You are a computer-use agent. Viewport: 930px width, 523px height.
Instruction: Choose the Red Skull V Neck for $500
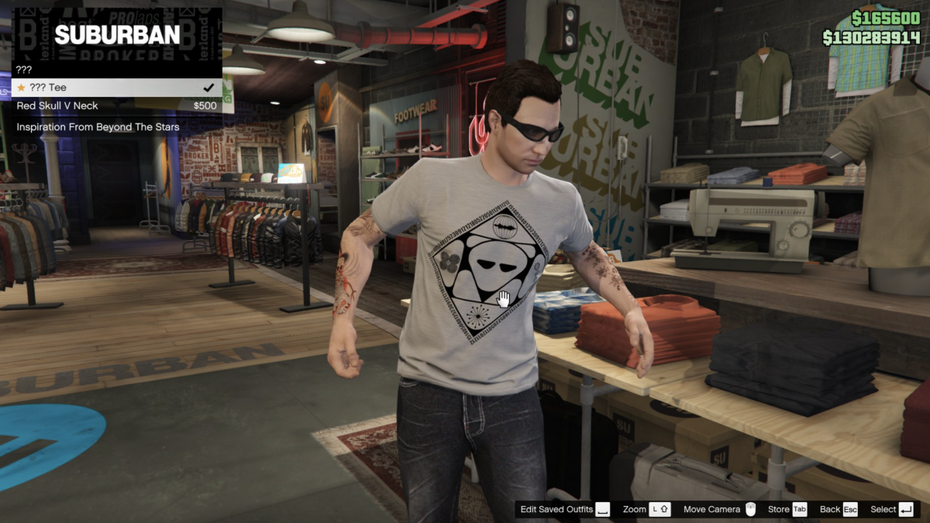pyautogui.click(x=115, y=106)
